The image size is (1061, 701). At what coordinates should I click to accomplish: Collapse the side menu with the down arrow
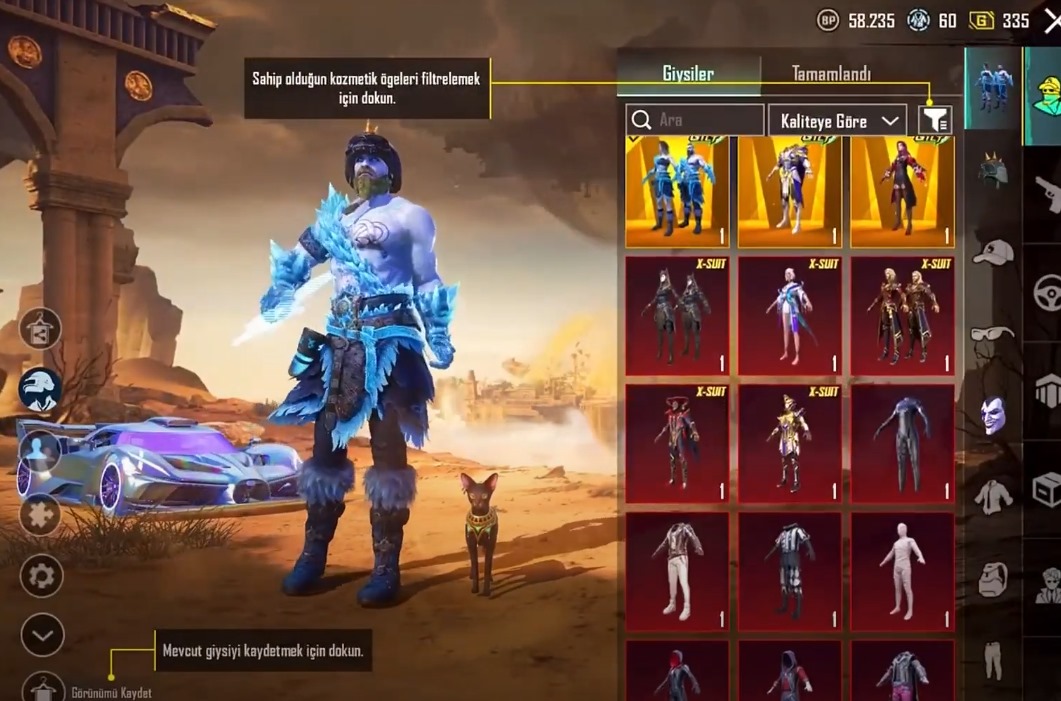coord(42,635)
